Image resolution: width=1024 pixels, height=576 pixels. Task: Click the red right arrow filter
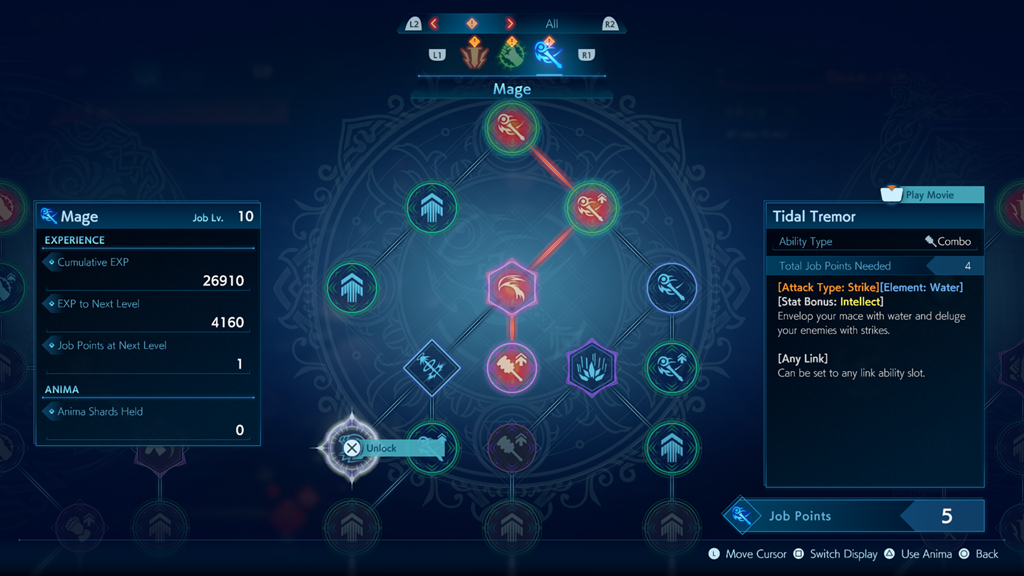[510, 23]
